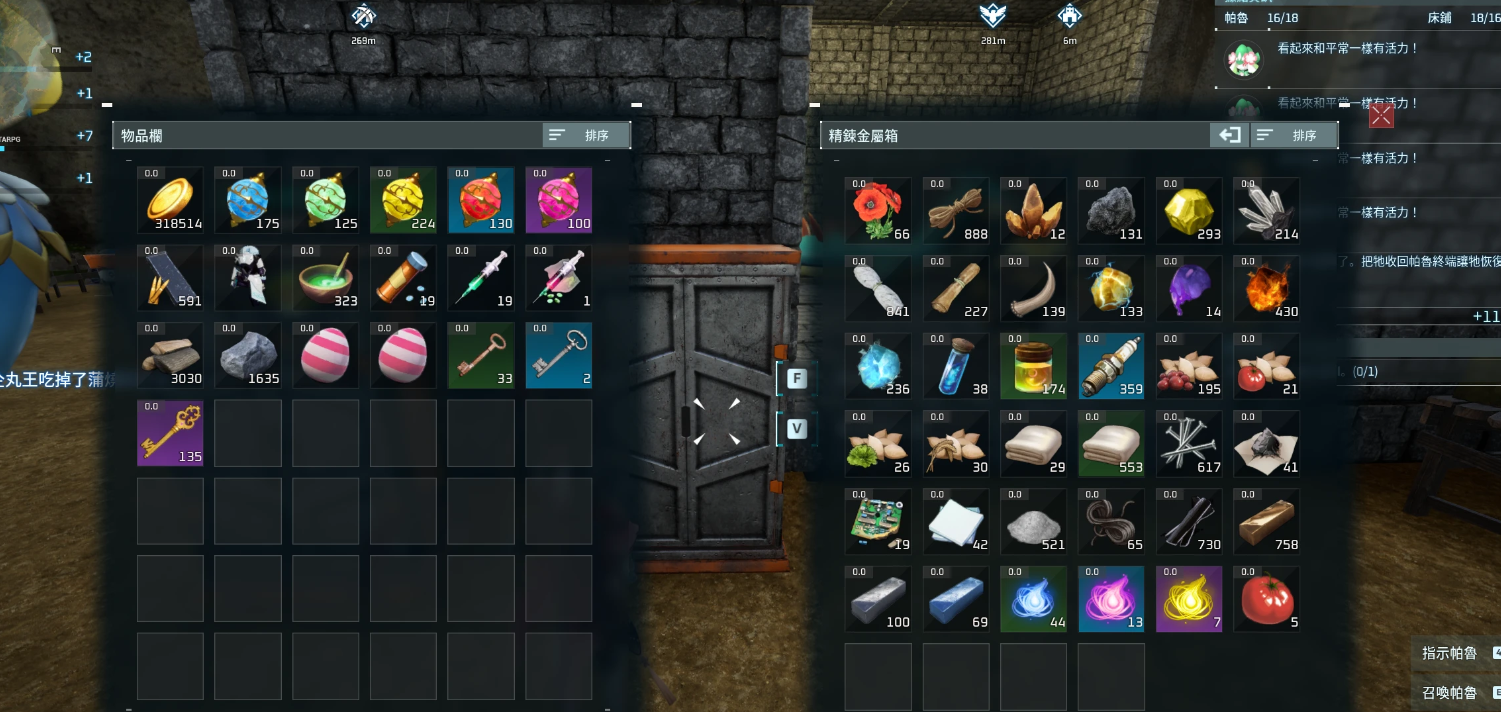
Task: Choose the nails stack of 617
Action: [x=1189, y=444]
